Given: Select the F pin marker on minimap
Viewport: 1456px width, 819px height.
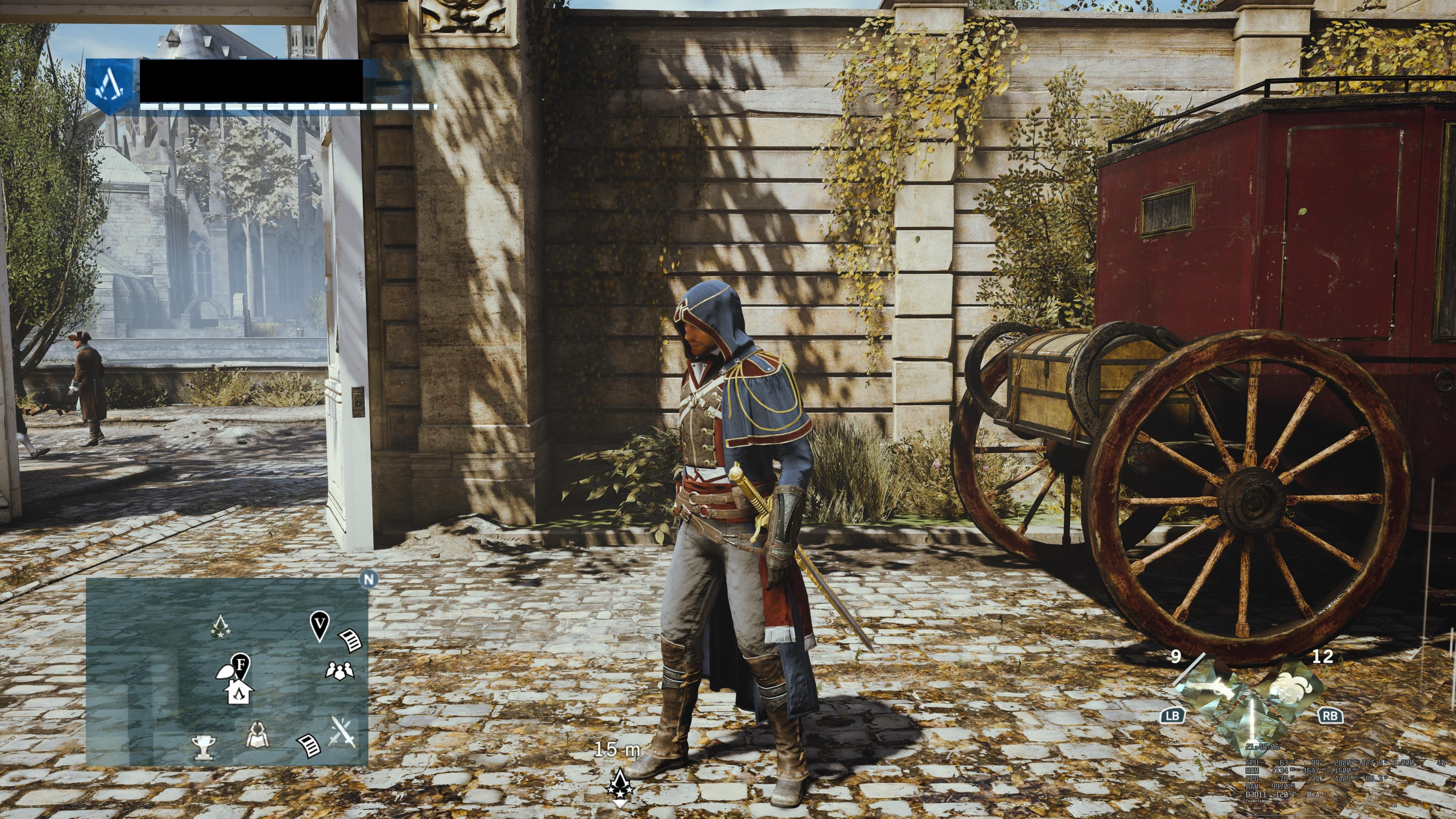Looking at the screenshot, I should pos(242,665).
